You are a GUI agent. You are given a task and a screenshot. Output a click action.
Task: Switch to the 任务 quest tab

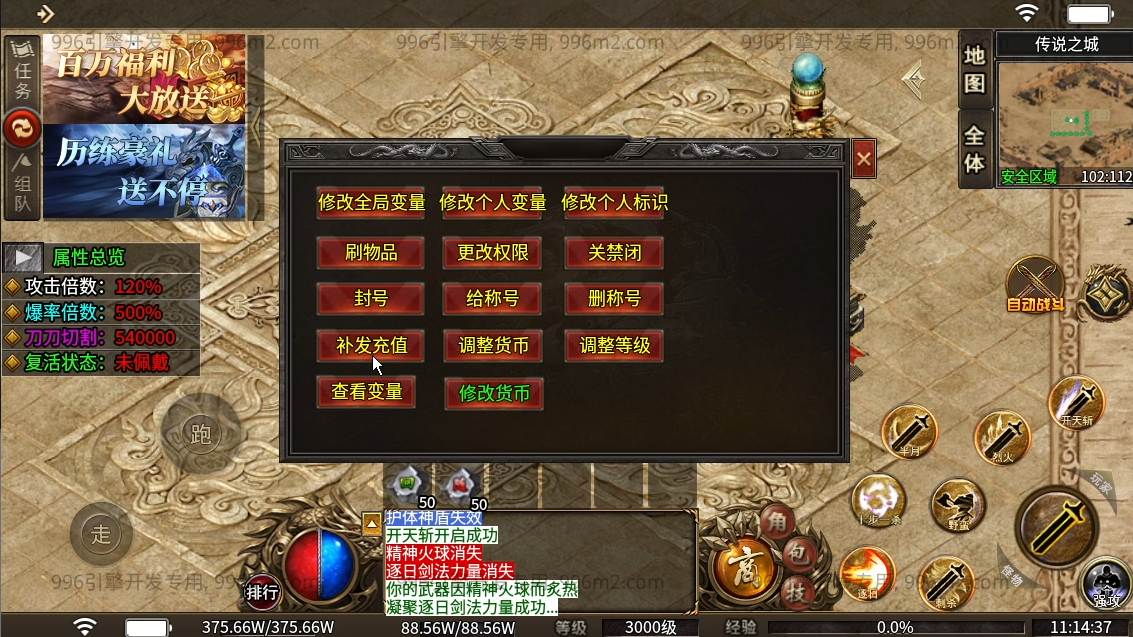click(22, 73)
